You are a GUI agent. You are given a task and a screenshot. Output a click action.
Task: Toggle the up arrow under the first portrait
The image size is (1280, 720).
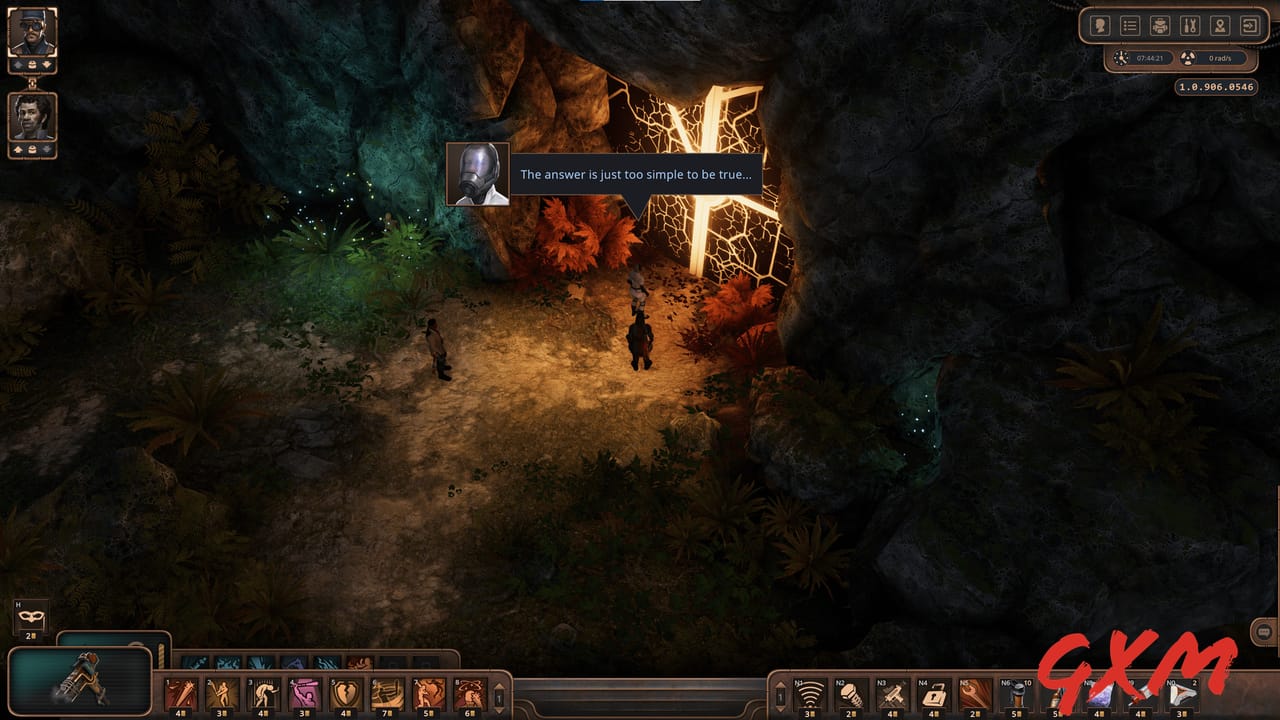[17, 64]
